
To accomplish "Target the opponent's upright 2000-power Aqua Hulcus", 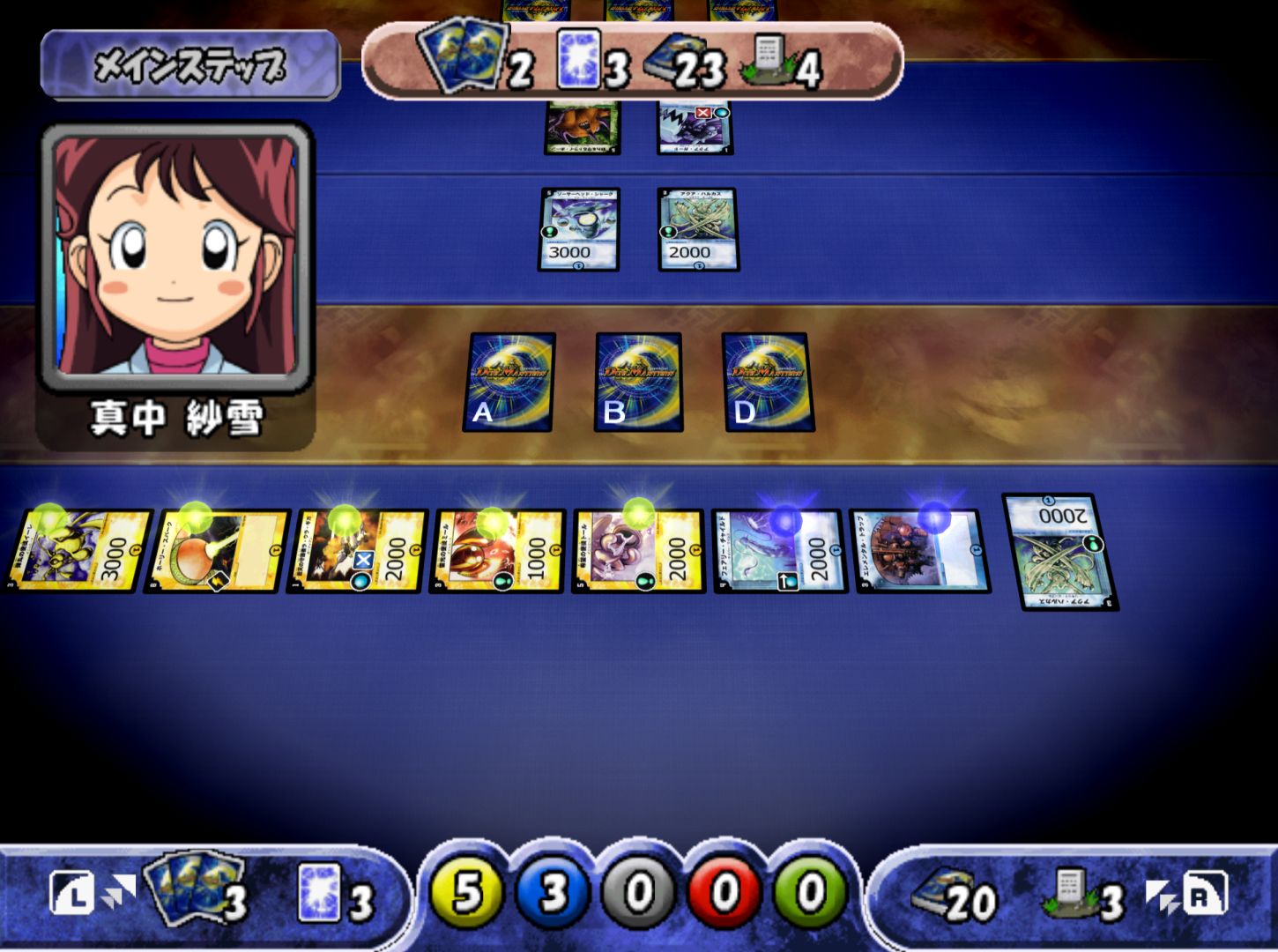I will (x=698, y=229).
